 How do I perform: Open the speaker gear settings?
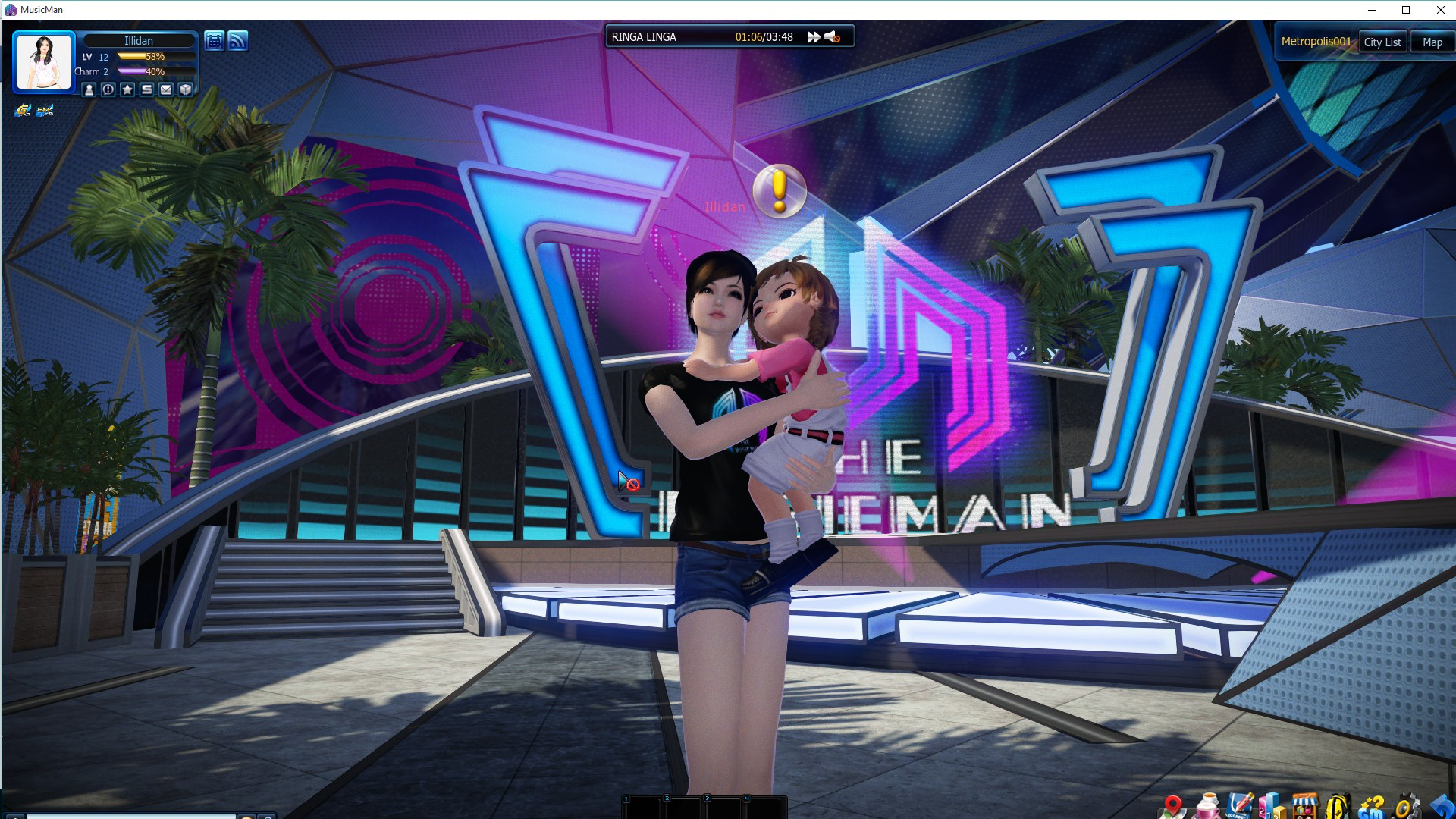click(x=1407, y=806)
